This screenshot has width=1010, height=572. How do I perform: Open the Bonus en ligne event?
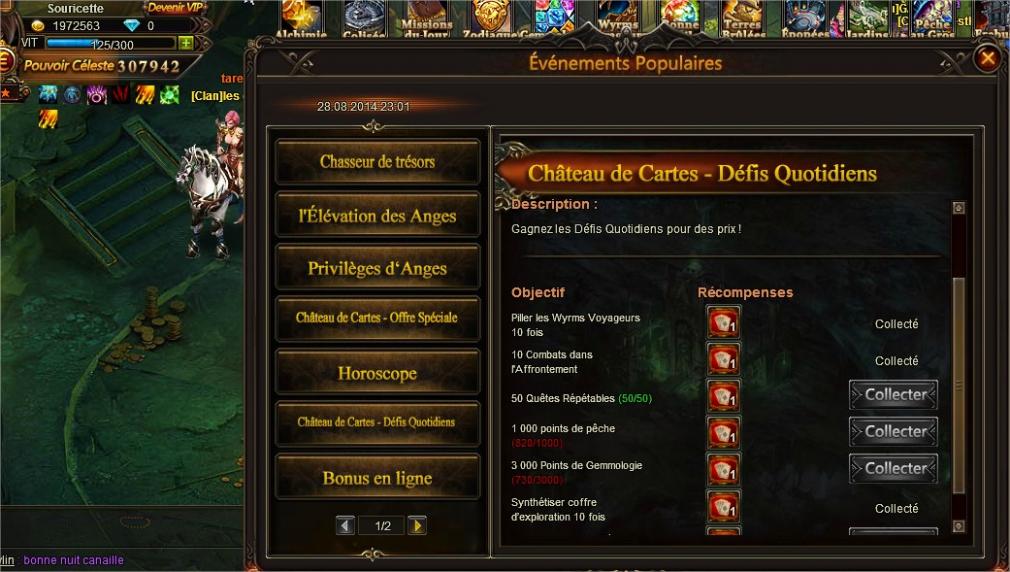[377, 478]
